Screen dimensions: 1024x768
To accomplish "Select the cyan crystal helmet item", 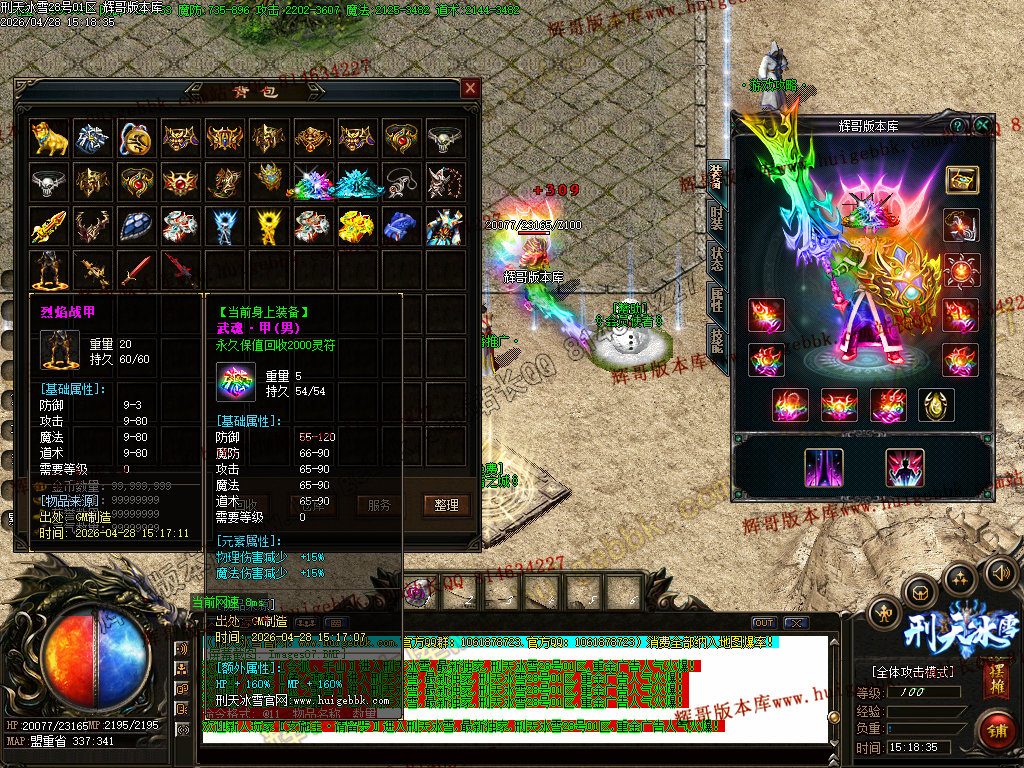I will [x=357, y=183].
